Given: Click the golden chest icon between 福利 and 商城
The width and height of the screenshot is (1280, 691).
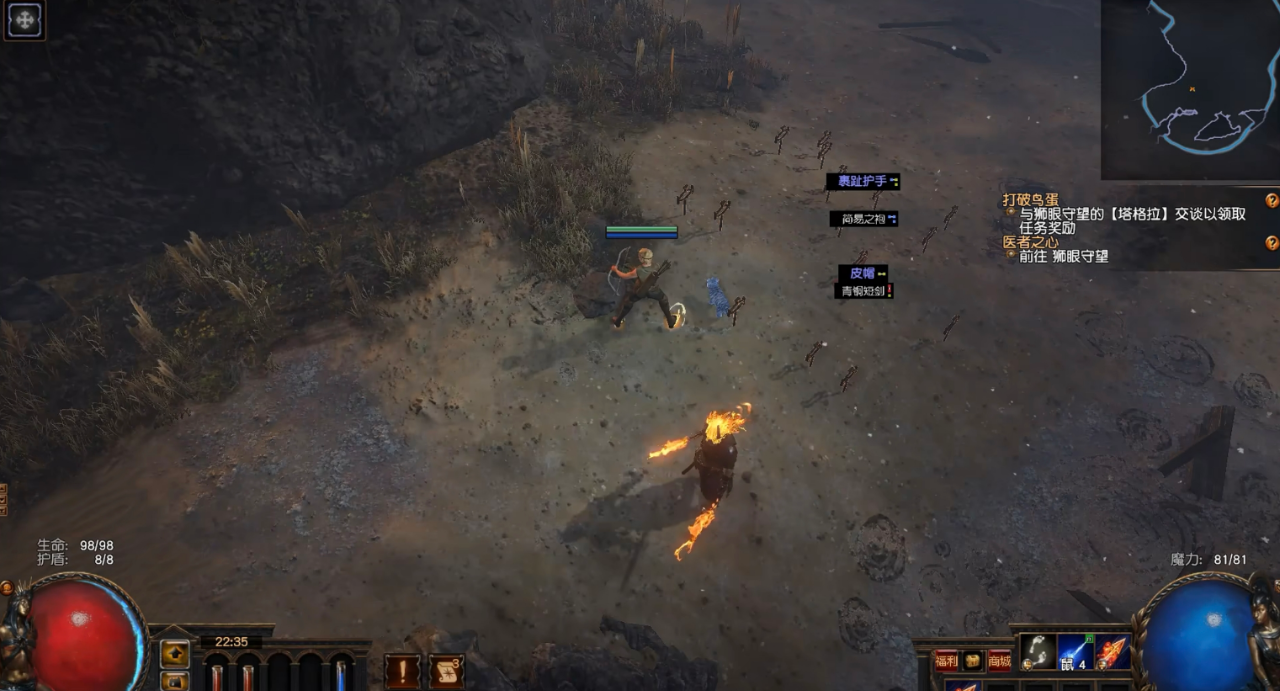Looking at the screenshot, I should tap(972, 660).
